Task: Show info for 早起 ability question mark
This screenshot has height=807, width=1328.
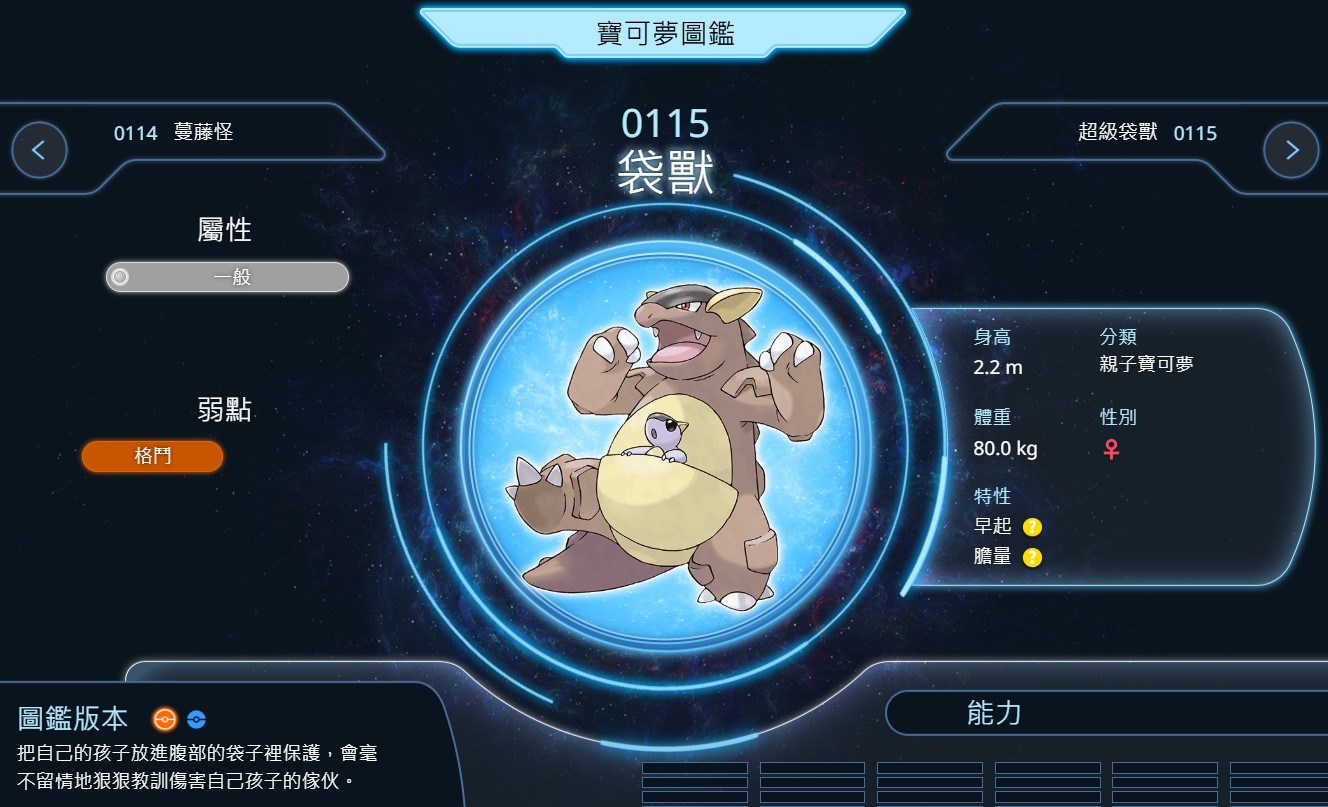Action: click(x=1032, y=527)
